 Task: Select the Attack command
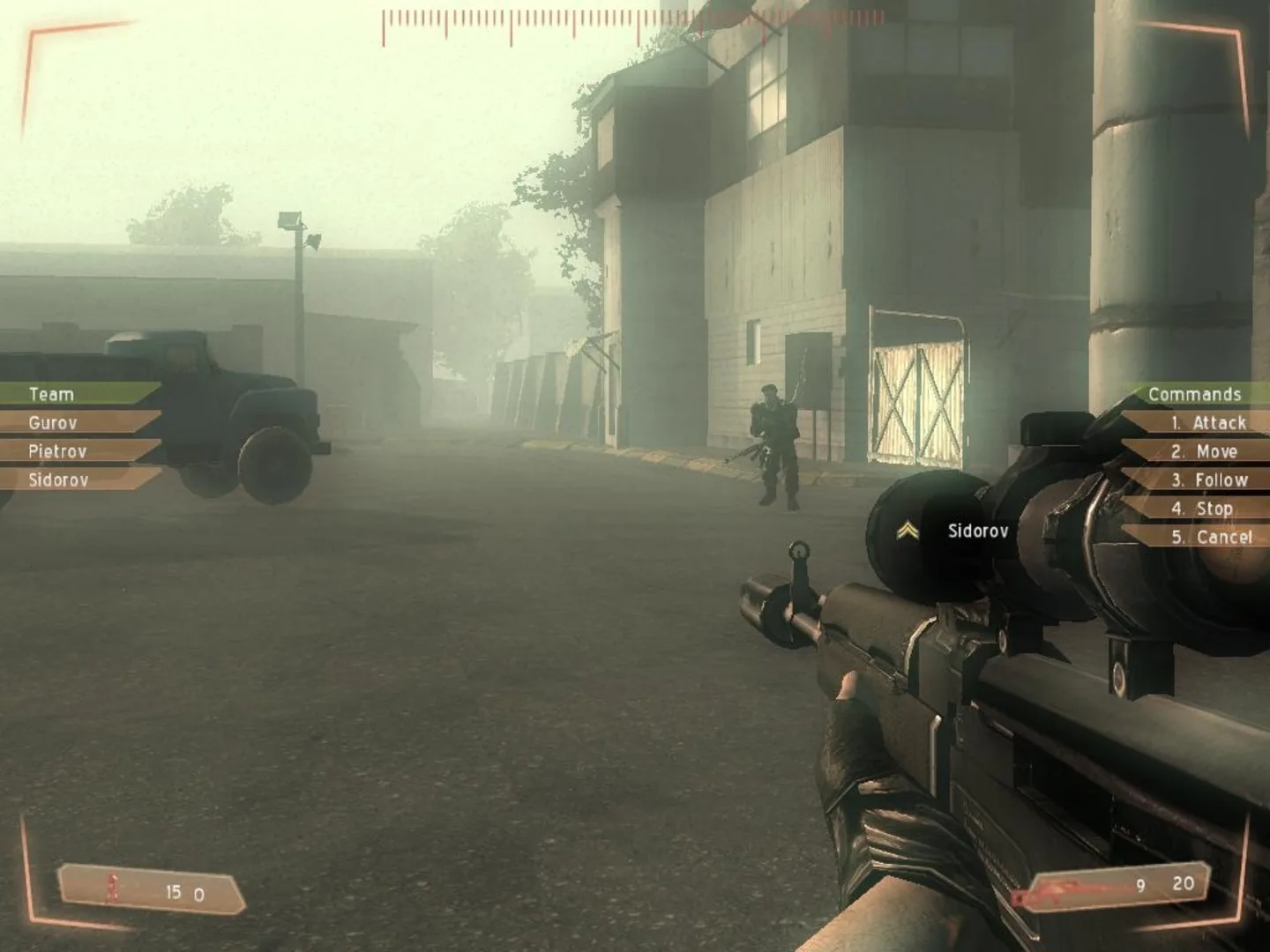point(1208,423)
